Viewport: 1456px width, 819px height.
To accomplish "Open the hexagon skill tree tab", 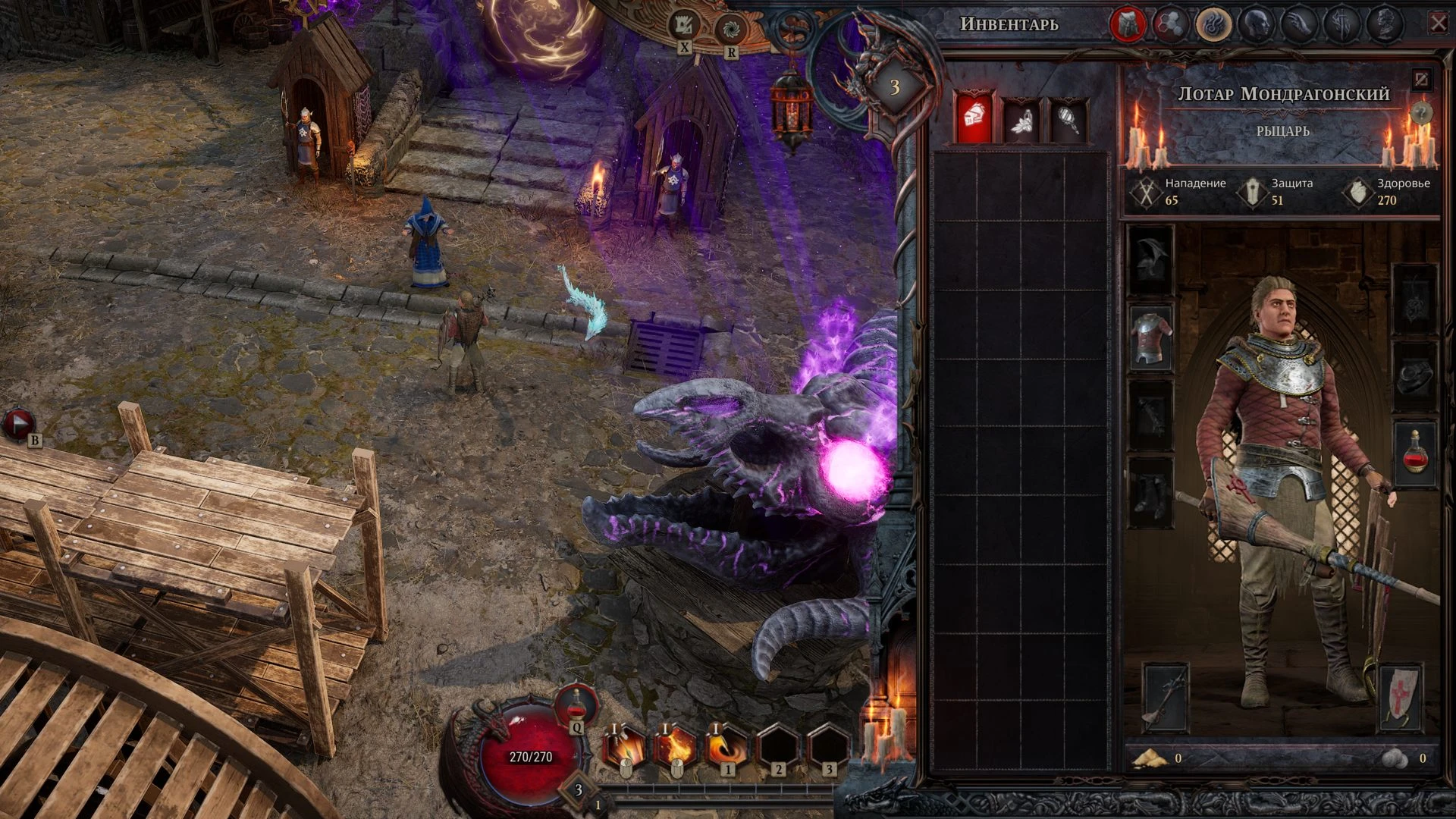I will coord(1170,24).
